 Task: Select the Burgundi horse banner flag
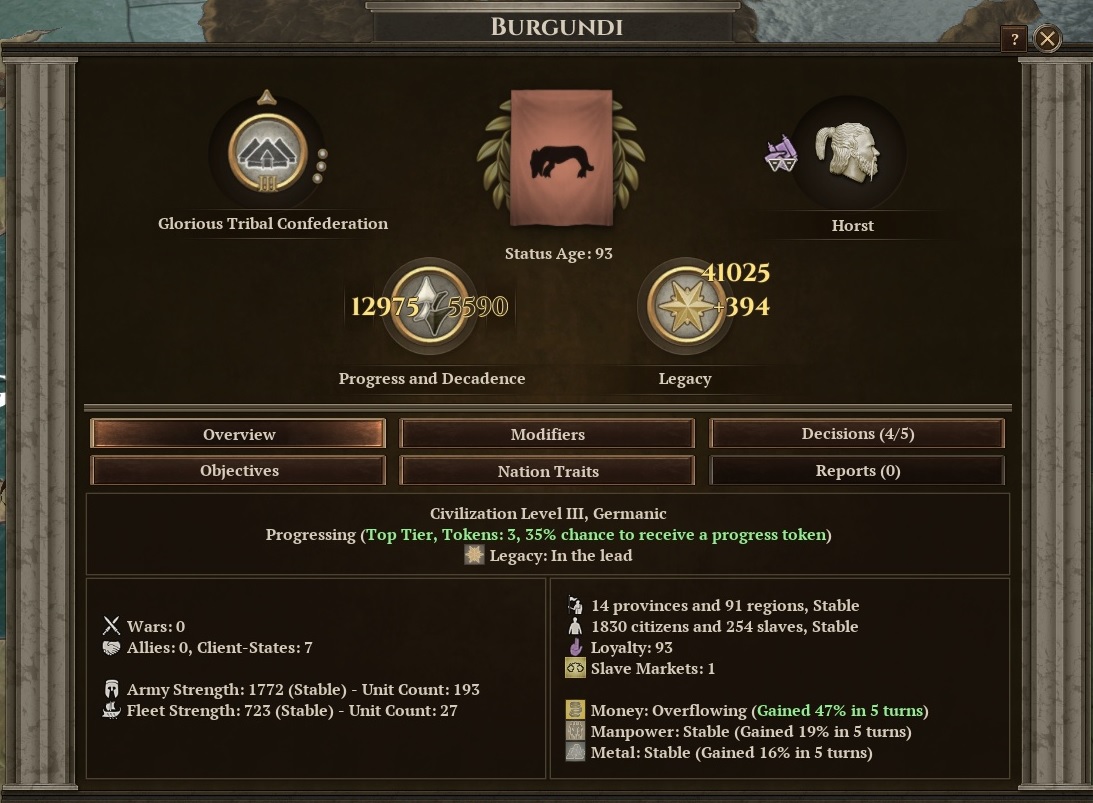pos(561,158)
